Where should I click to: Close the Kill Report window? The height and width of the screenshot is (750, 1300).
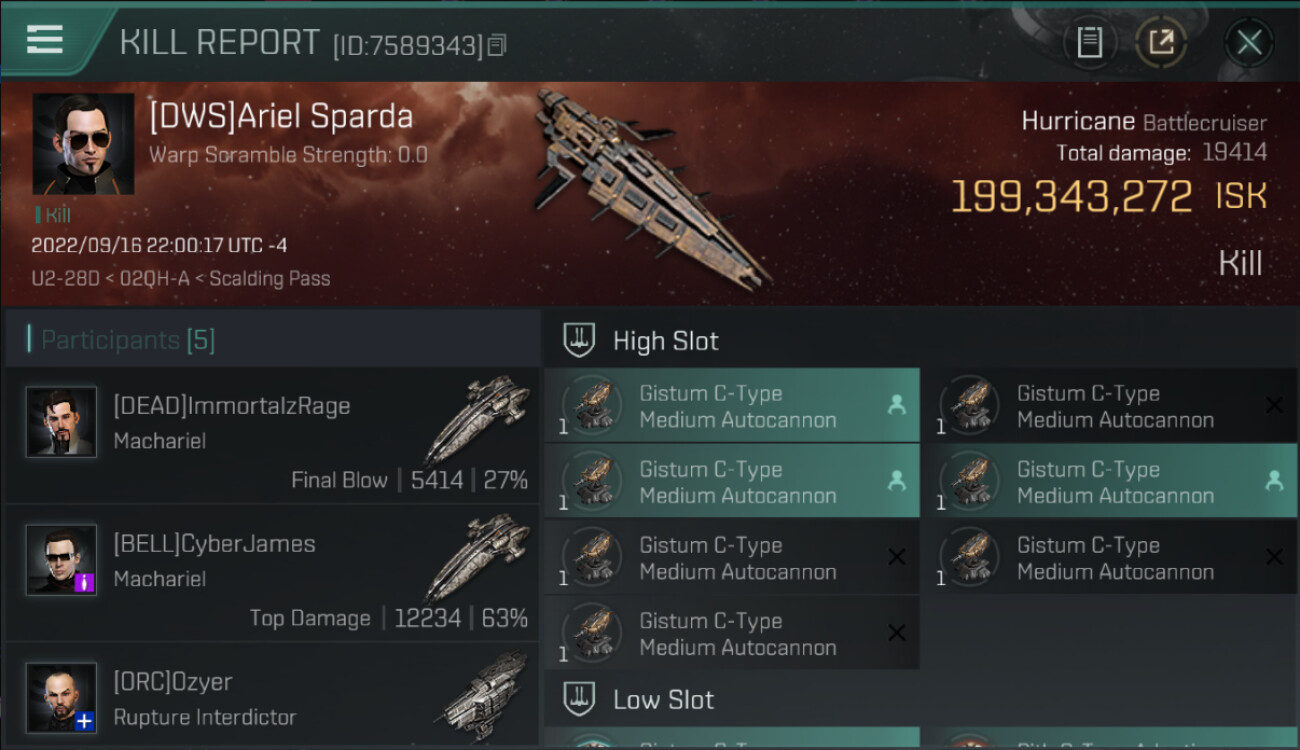pos(1248,42)
